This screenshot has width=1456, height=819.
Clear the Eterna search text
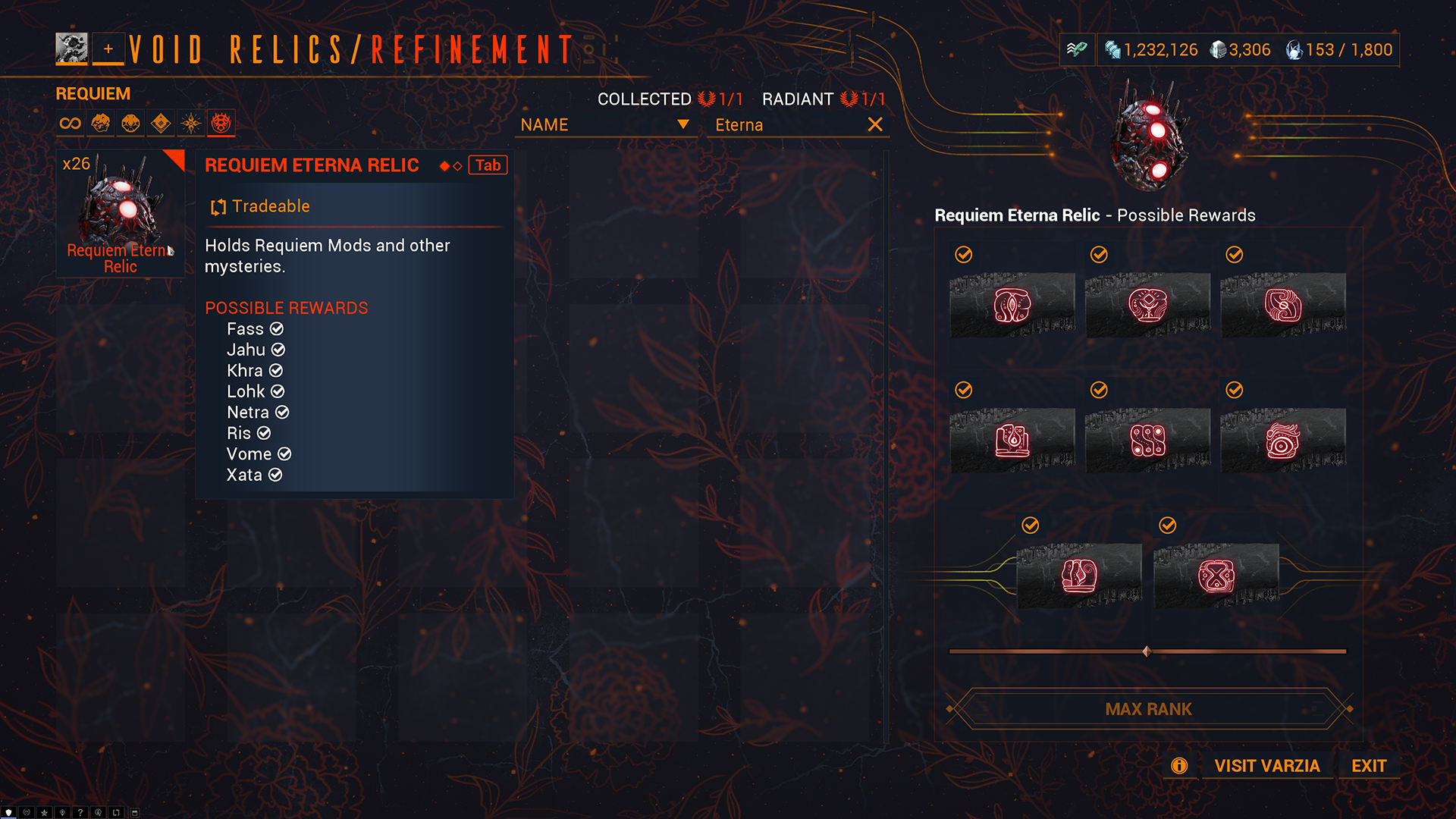pos(875,124)
